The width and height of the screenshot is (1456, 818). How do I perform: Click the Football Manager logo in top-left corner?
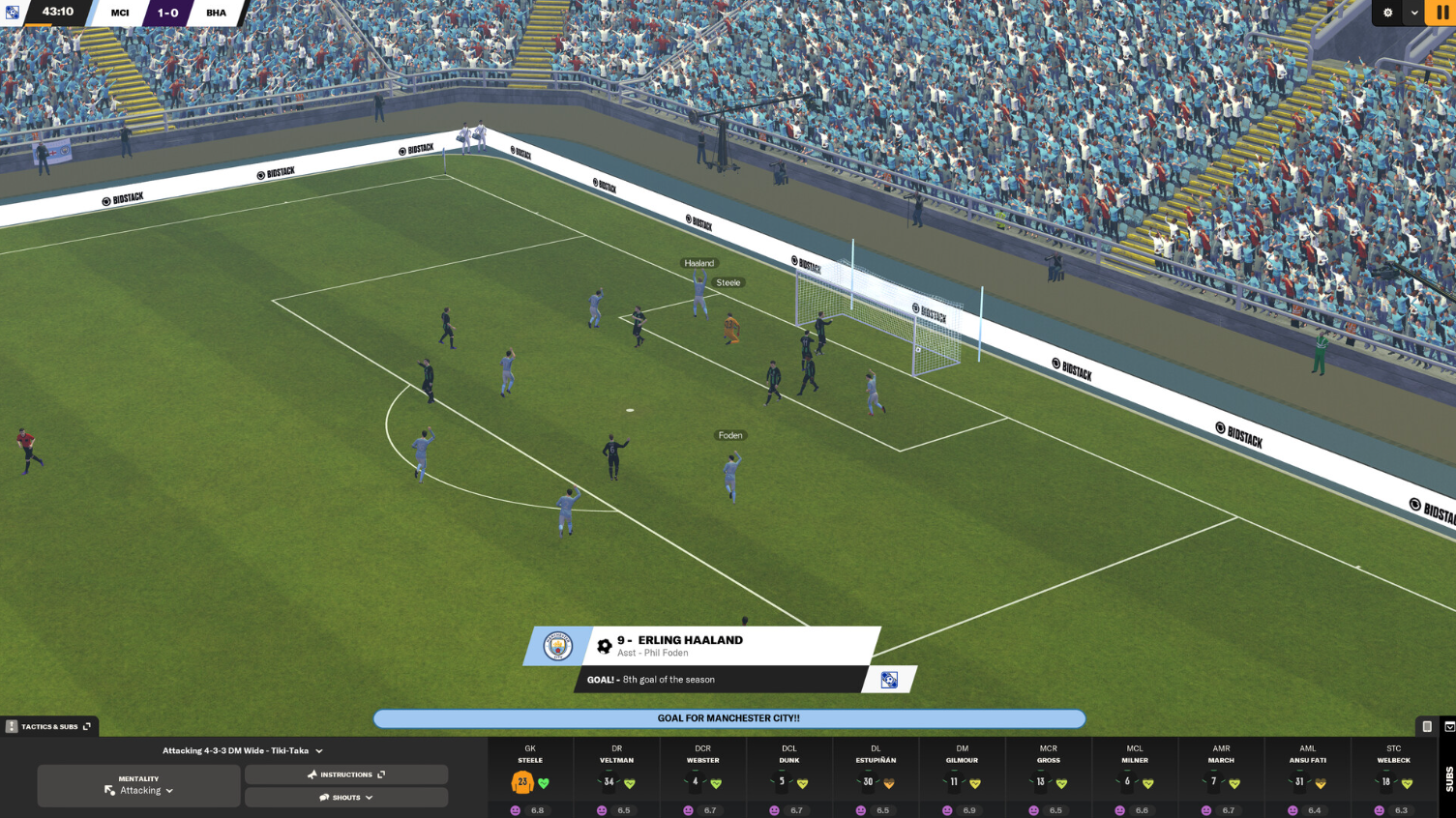pyautogui.click(x=11, y=13)
